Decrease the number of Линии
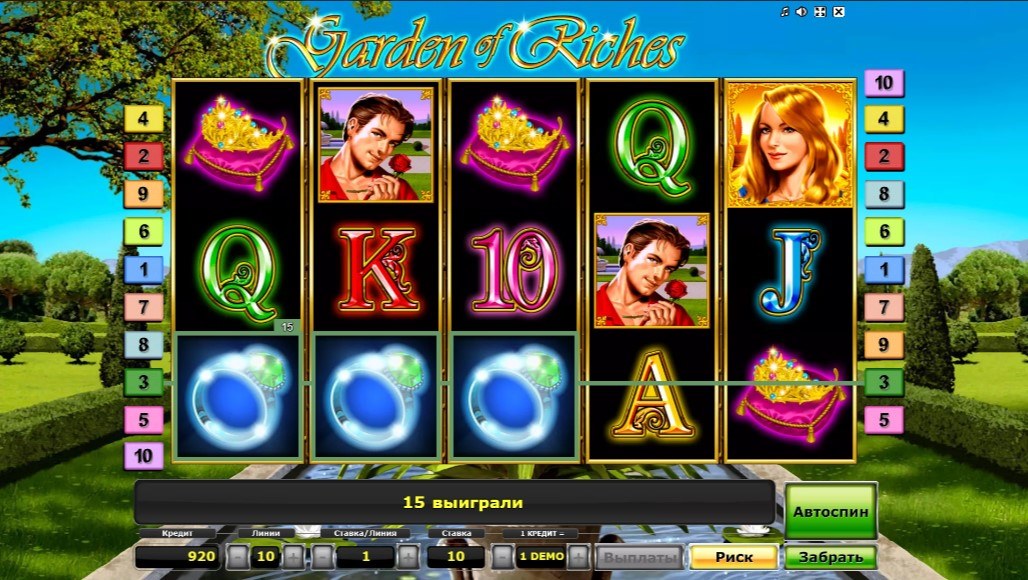The width and height of the screenshot is (1028, 580). click(236, 556)
